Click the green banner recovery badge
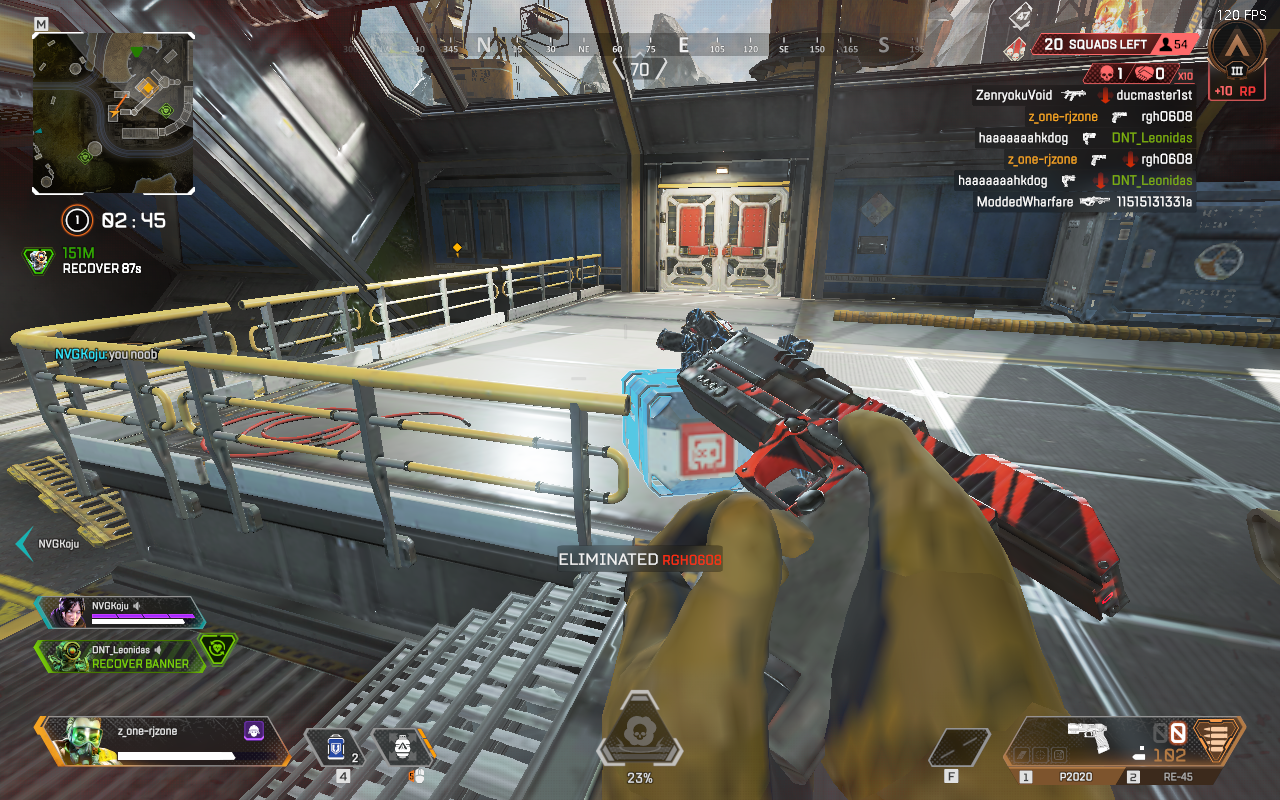 (218, 650)
